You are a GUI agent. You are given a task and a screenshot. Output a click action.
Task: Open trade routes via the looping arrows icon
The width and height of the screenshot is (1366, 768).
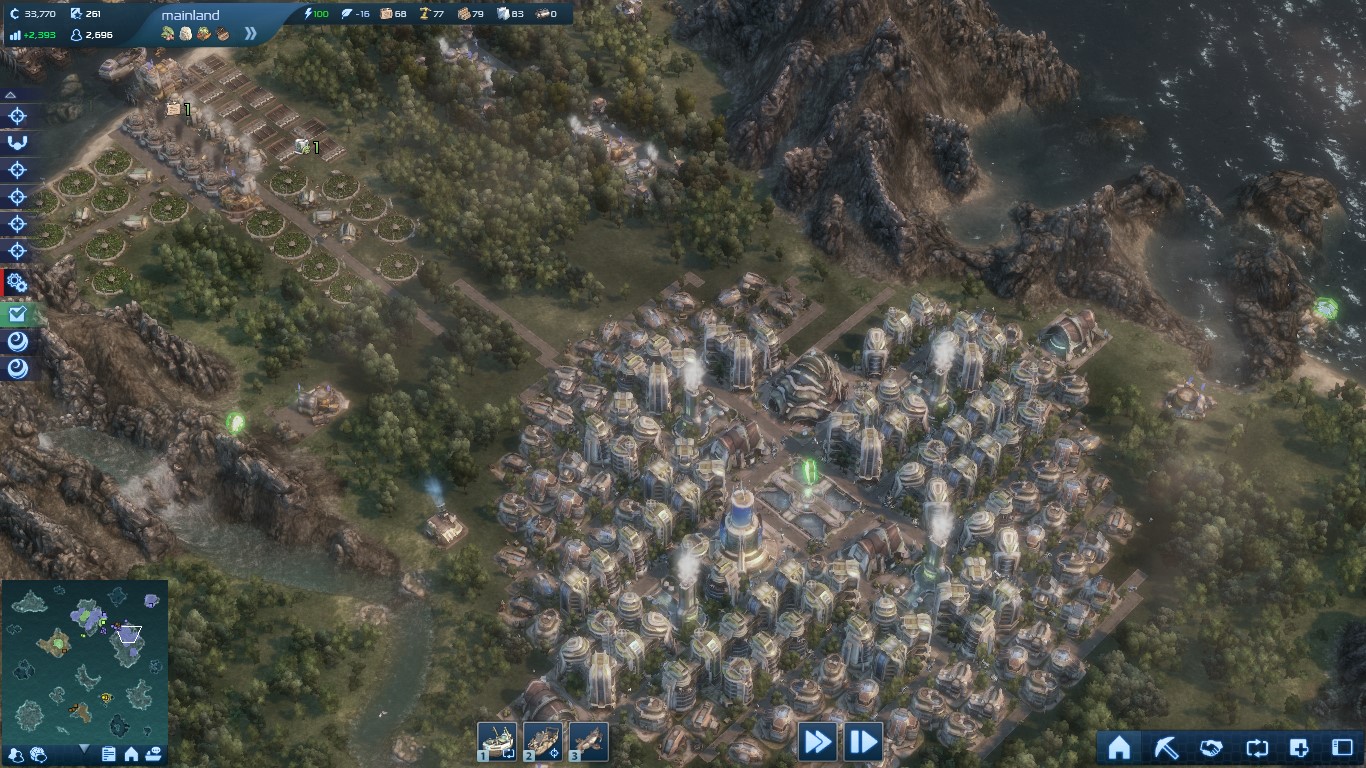point(1257,748)
